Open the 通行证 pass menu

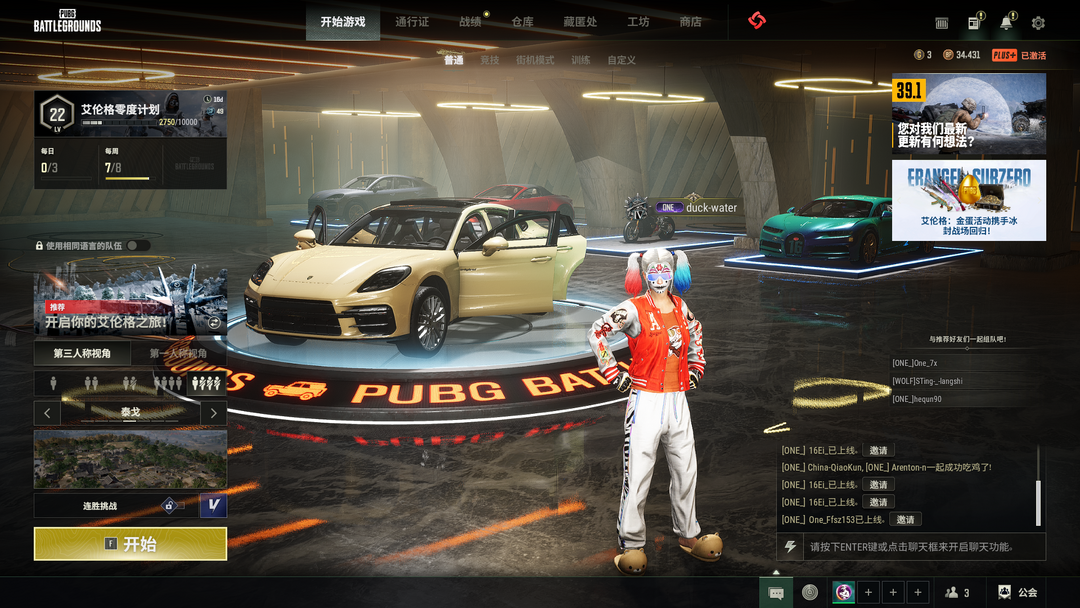412,22
